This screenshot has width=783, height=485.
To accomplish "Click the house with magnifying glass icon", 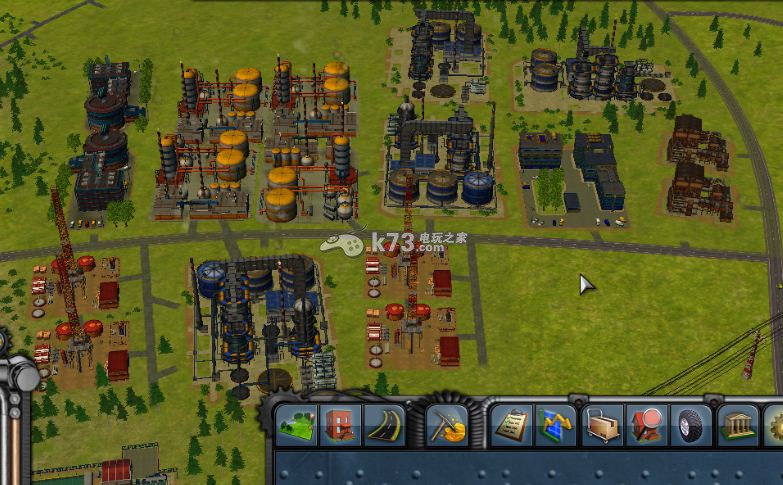I will tap(645, 425).
